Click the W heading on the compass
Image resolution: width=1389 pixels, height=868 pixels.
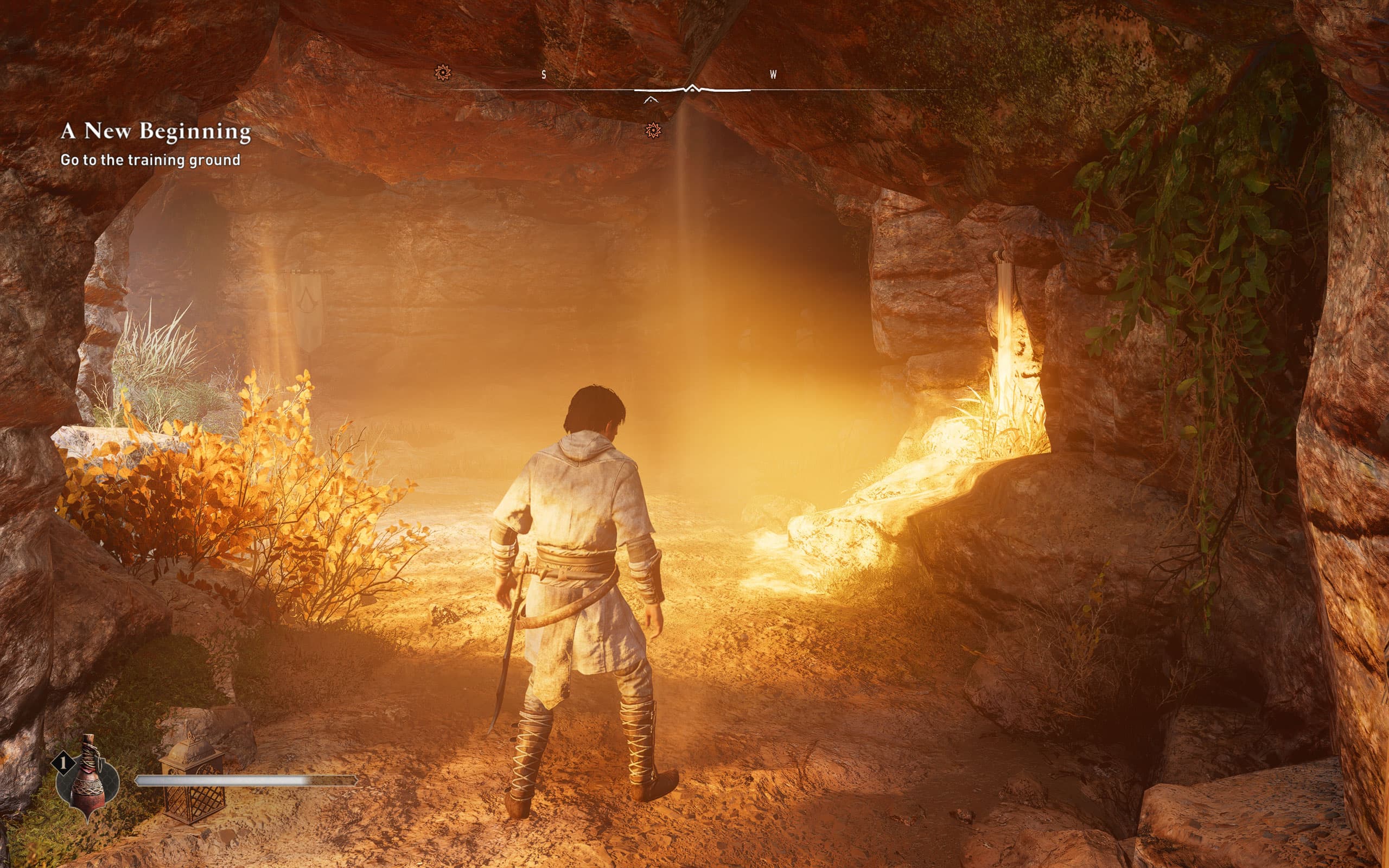click(x=773, y=75)
